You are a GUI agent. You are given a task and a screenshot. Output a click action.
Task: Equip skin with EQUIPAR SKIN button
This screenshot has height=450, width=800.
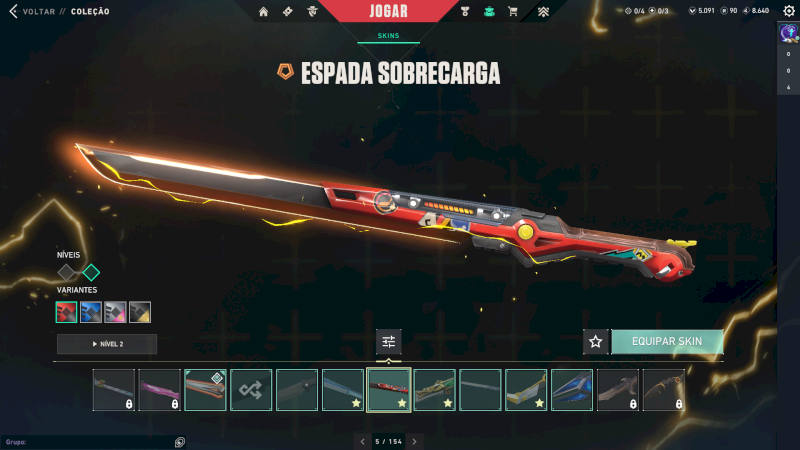[x=667, y=342]
